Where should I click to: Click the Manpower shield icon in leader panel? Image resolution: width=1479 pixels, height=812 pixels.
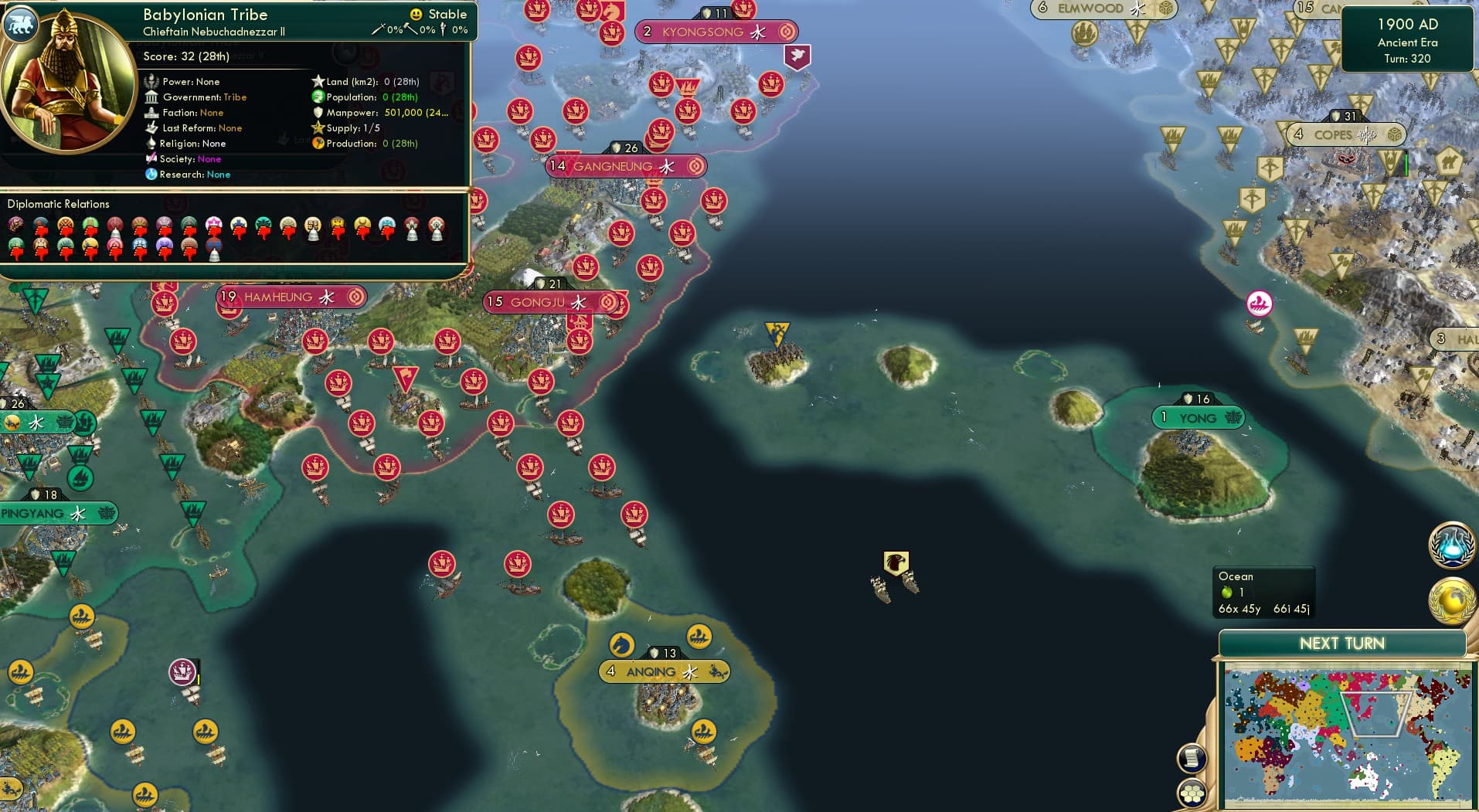point(320,113)
